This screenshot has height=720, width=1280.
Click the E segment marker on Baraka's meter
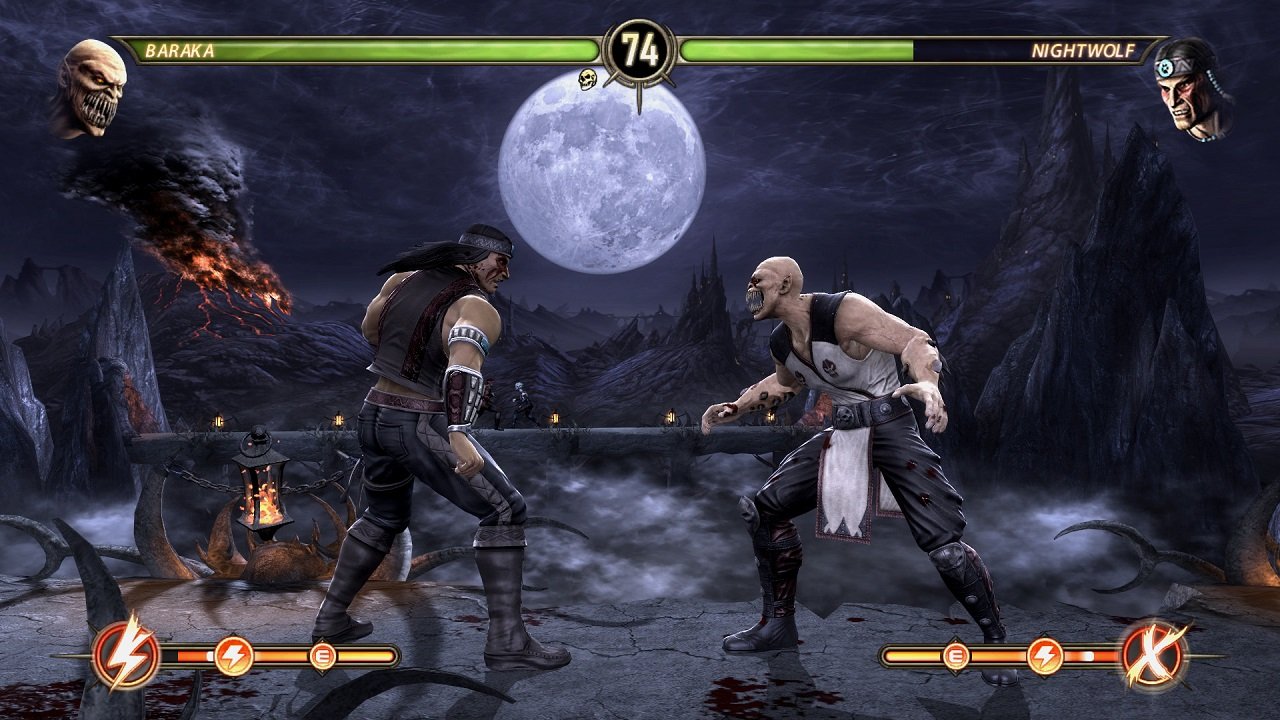[322, 656]
